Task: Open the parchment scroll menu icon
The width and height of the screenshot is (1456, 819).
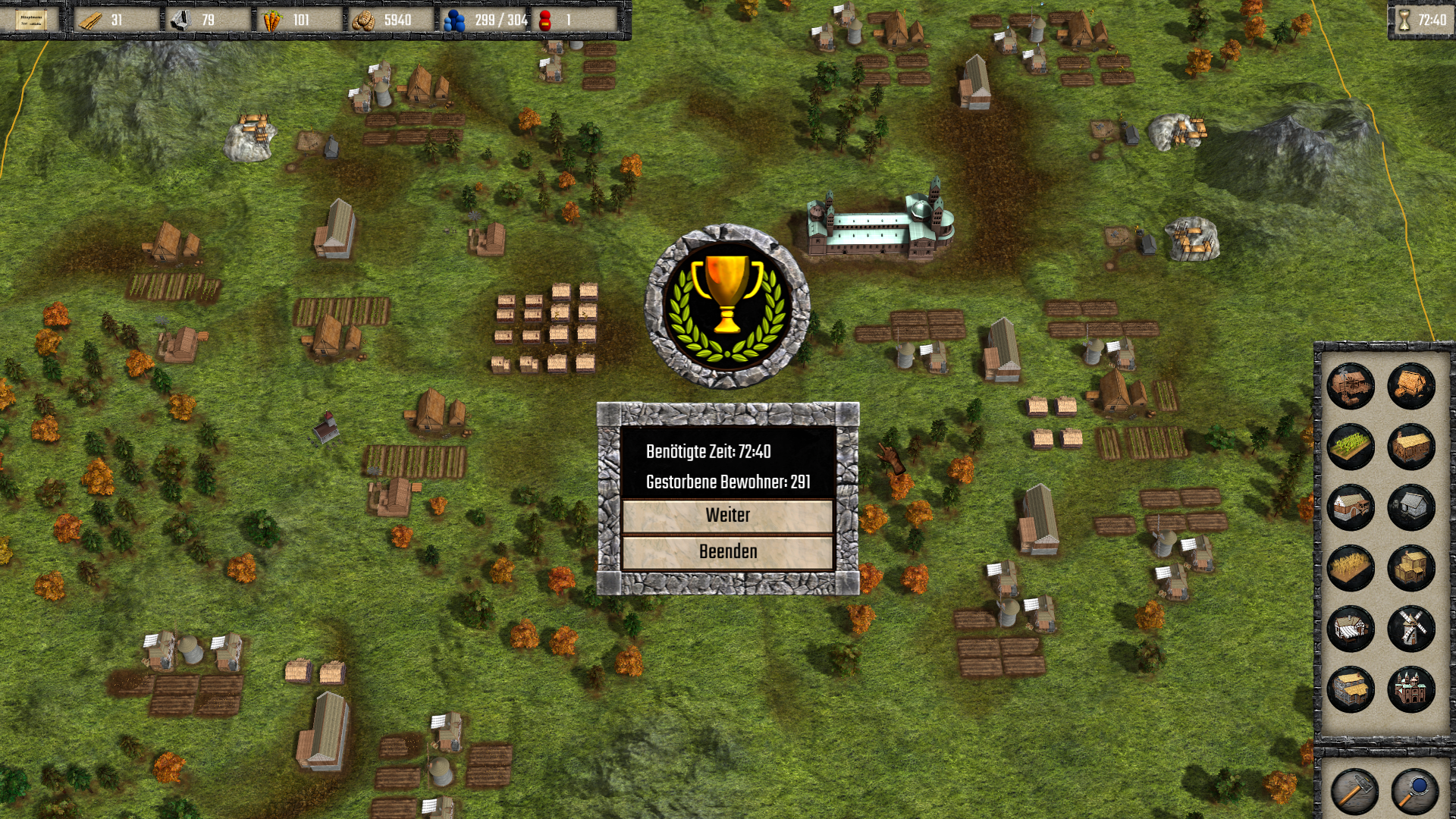Action: 31,20
